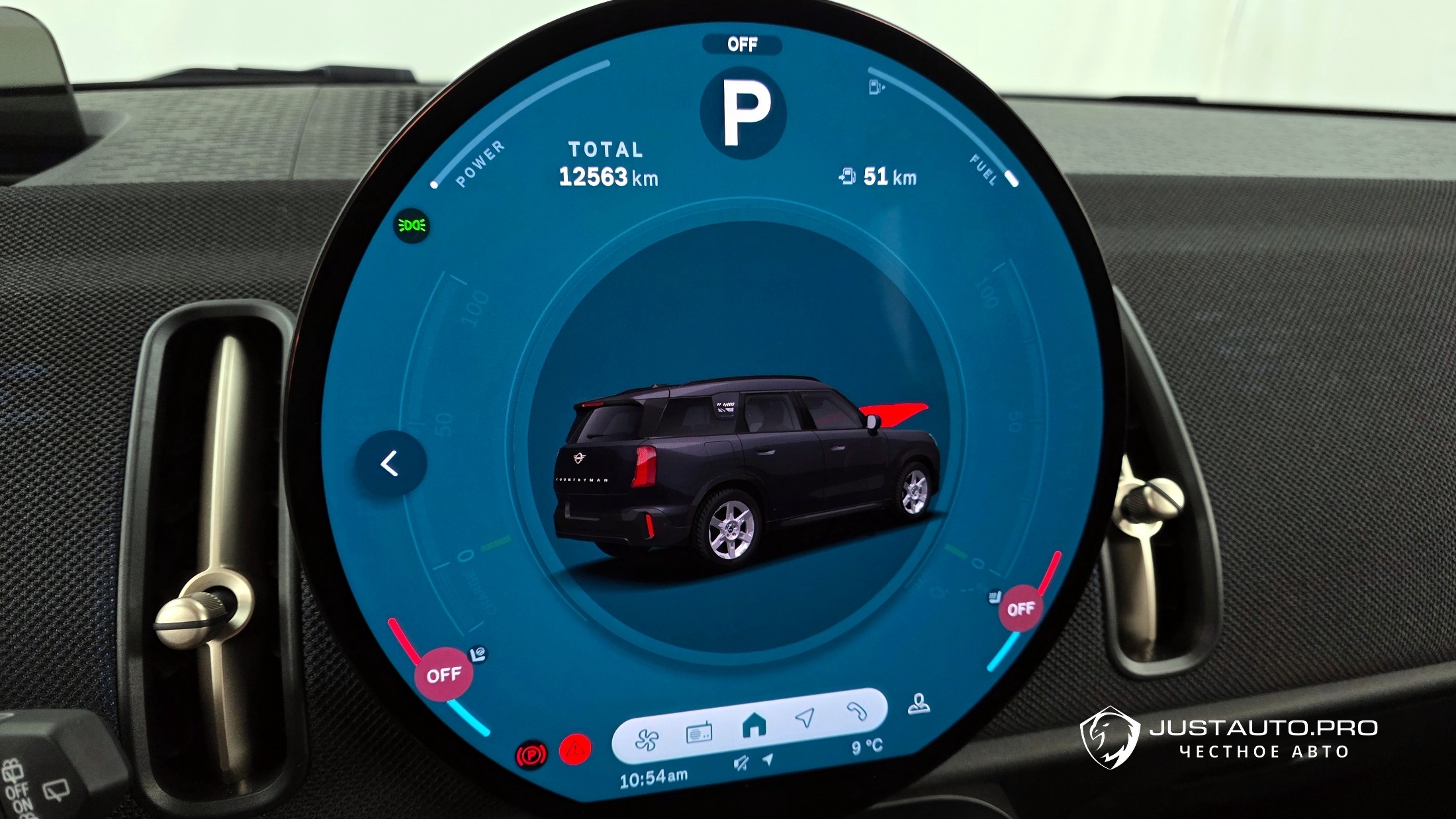
Task: Tap the red warning triangle icon
Action: coord(574,751)
